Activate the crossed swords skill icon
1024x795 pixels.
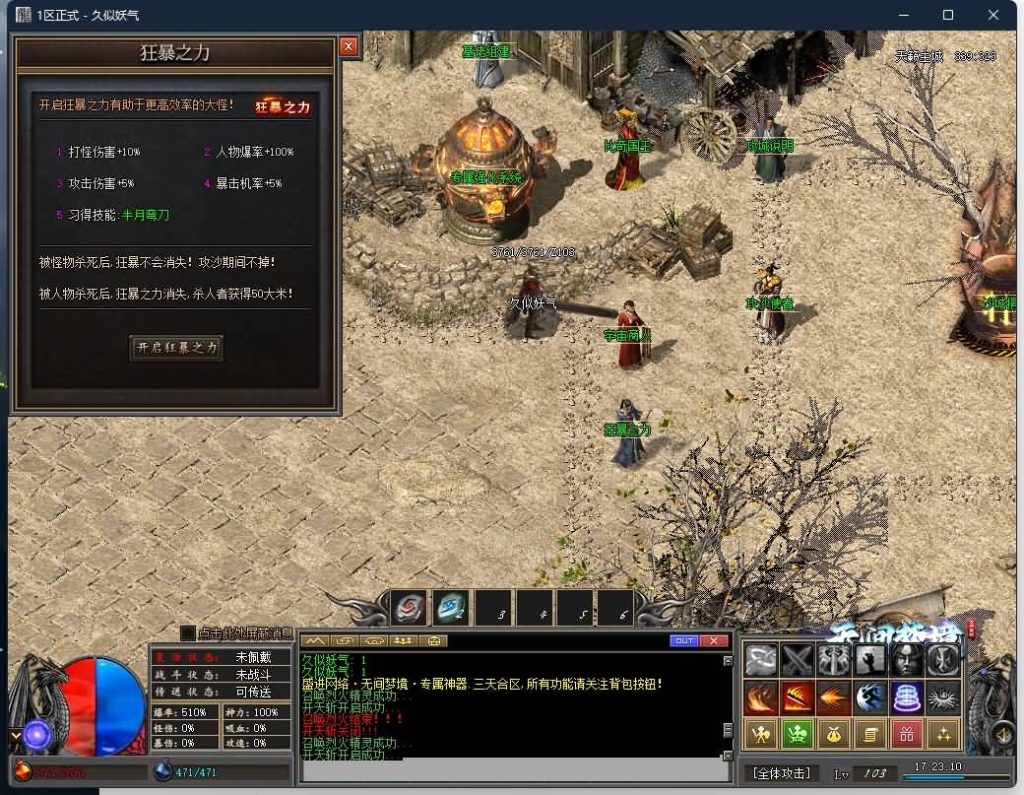click(797, 660)
